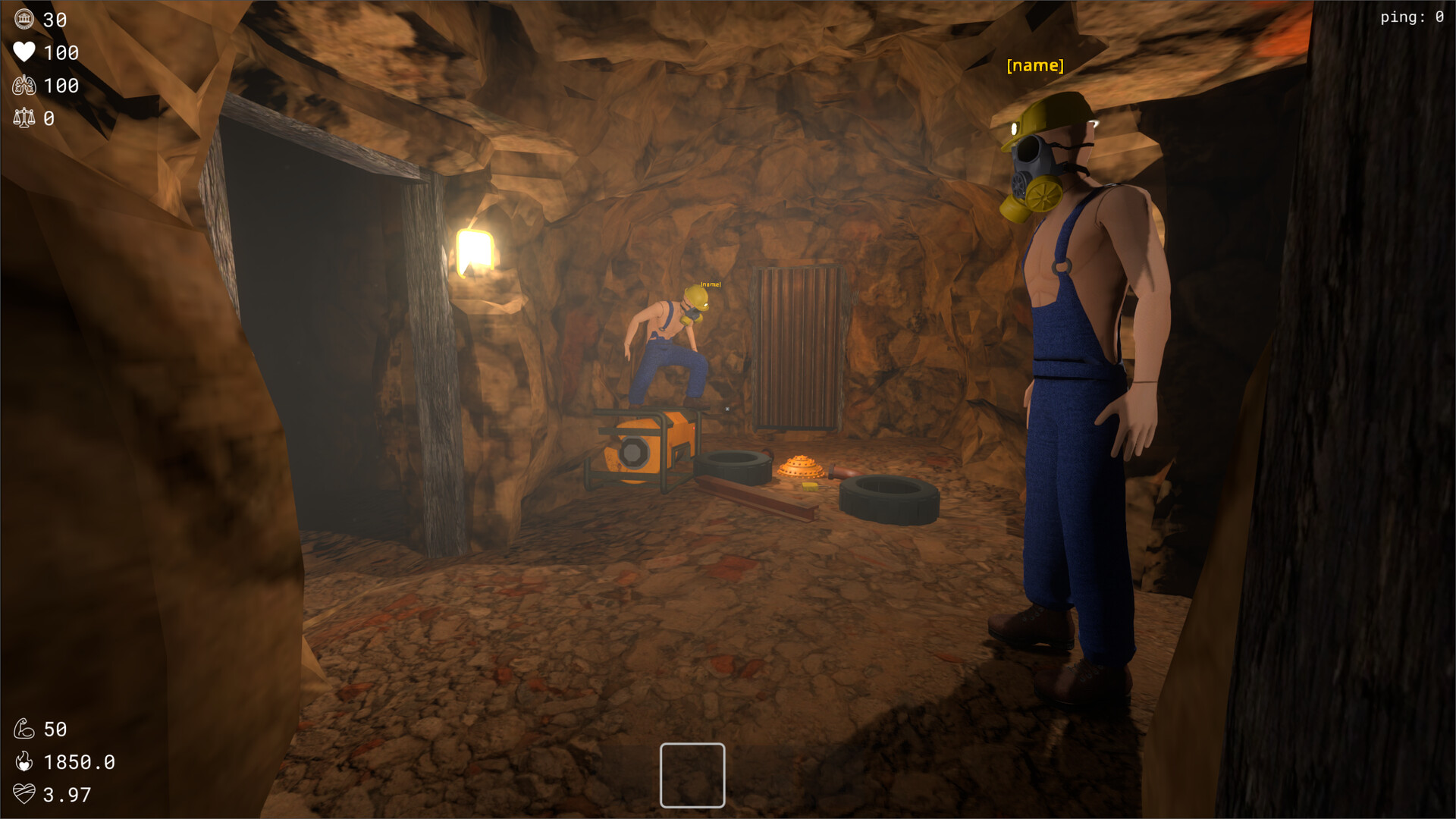The width and height of the screenshot is (1456, 819).
Task: Click the lungs oxygen stat icon
Action: (x=24, y=86)
